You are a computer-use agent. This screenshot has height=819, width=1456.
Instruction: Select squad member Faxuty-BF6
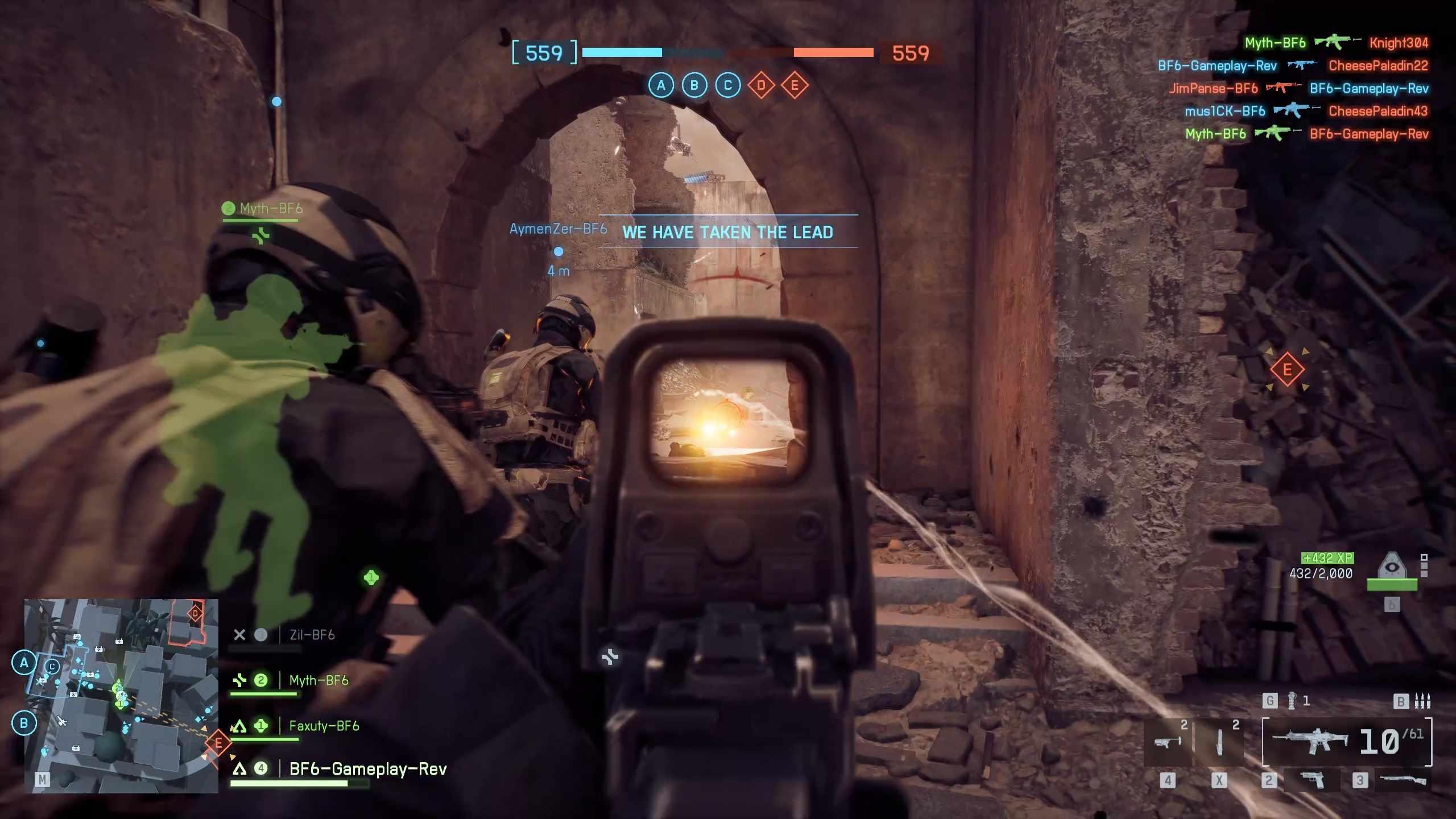click(x=324, y=726)
